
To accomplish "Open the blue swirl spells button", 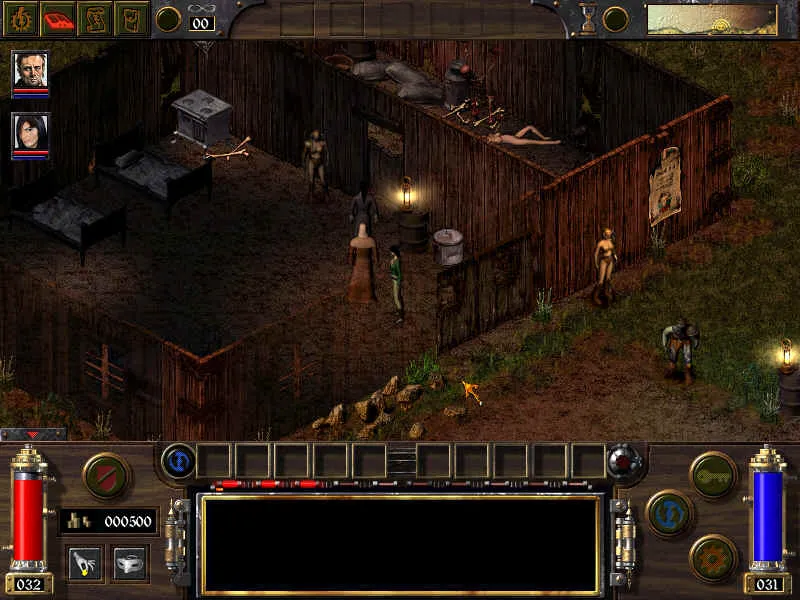I will pyautogui.click(x=669, y=513).
